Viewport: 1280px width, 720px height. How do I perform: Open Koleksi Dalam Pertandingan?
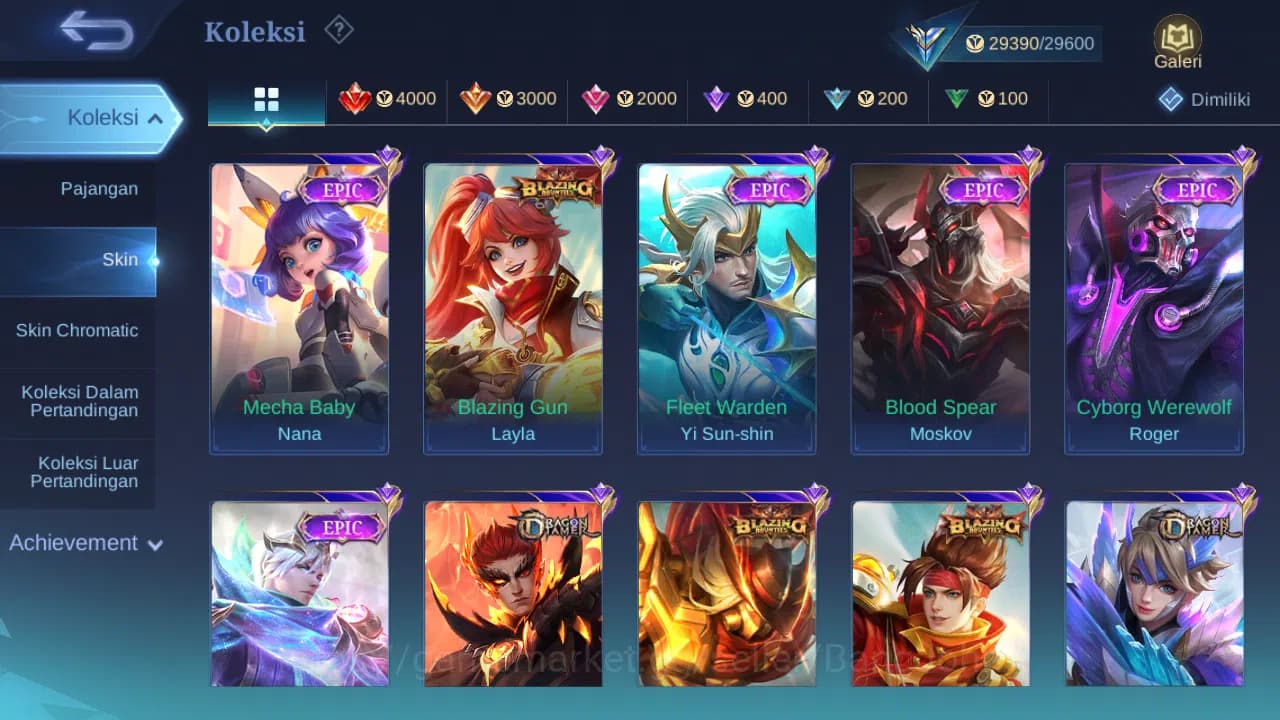pos(78,401)
